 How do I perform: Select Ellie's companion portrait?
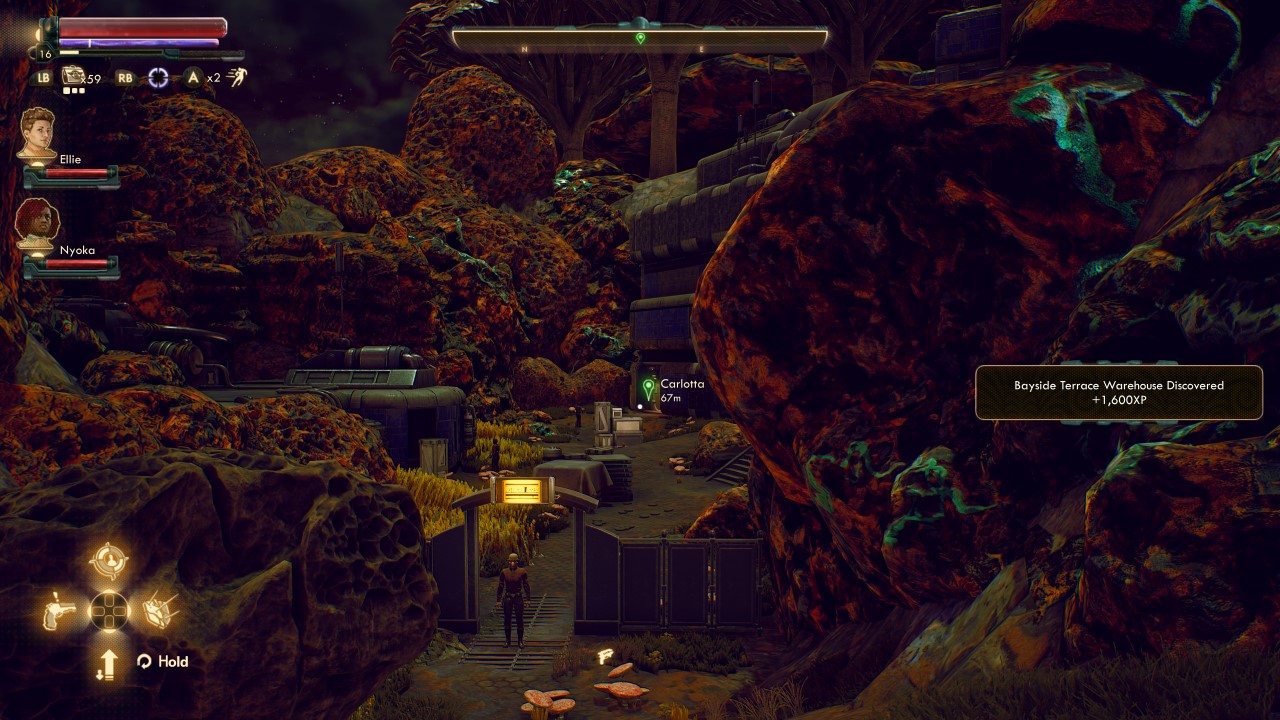[37, 131]
